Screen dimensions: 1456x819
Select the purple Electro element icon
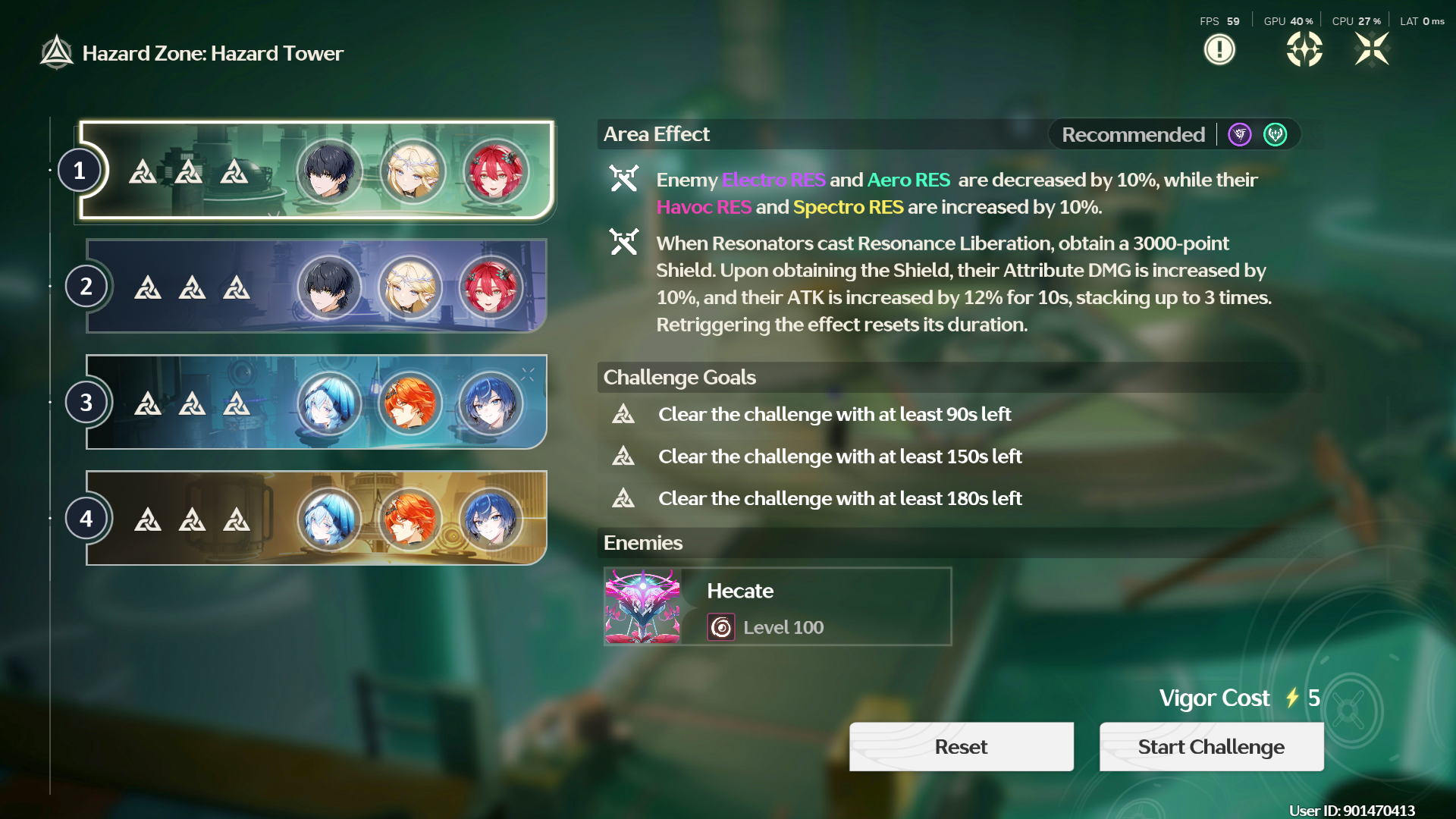tap(1238, 134)
